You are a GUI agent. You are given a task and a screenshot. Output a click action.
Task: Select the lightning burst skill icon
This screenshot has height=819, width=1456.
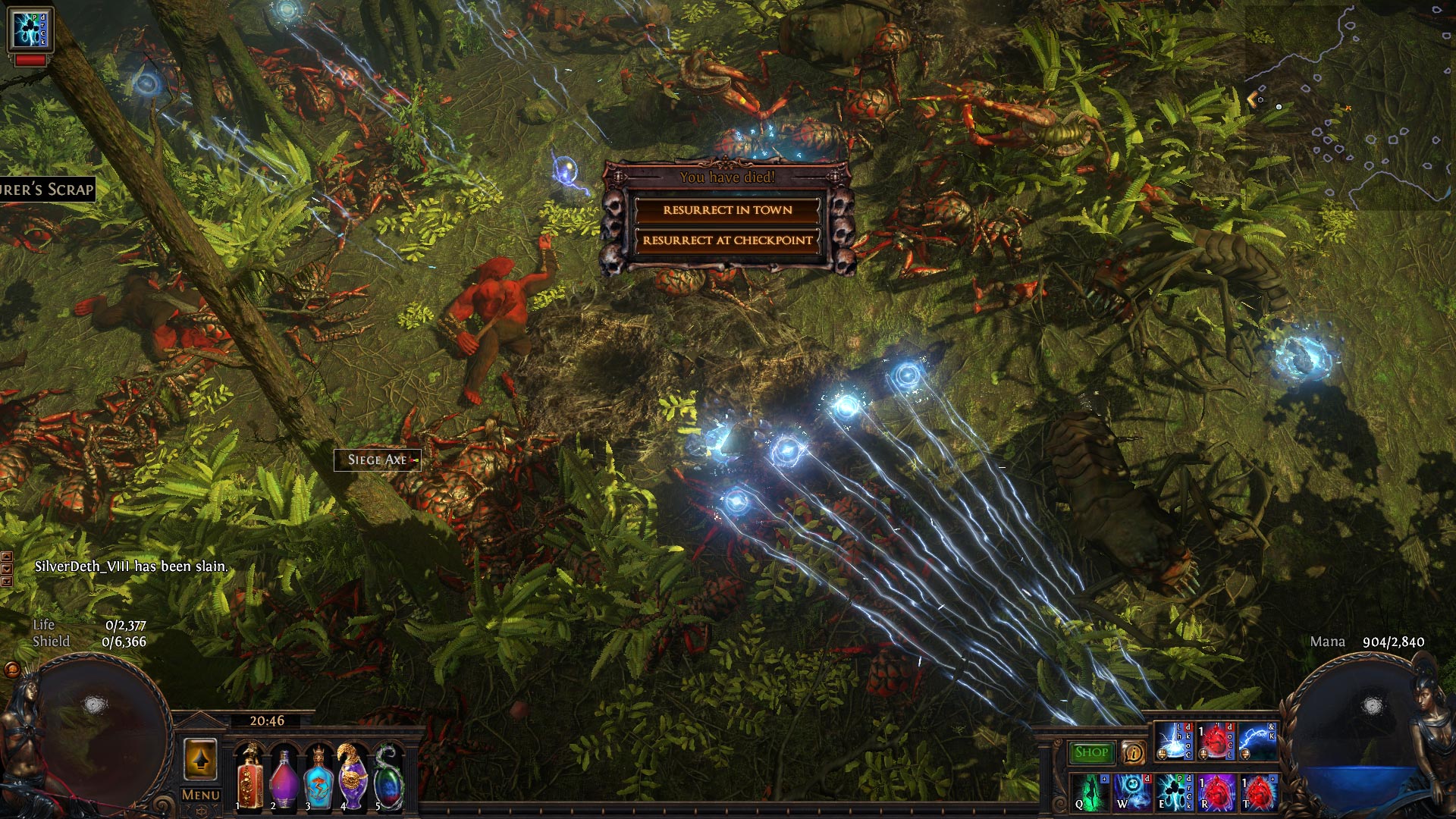coord(1173,742)
